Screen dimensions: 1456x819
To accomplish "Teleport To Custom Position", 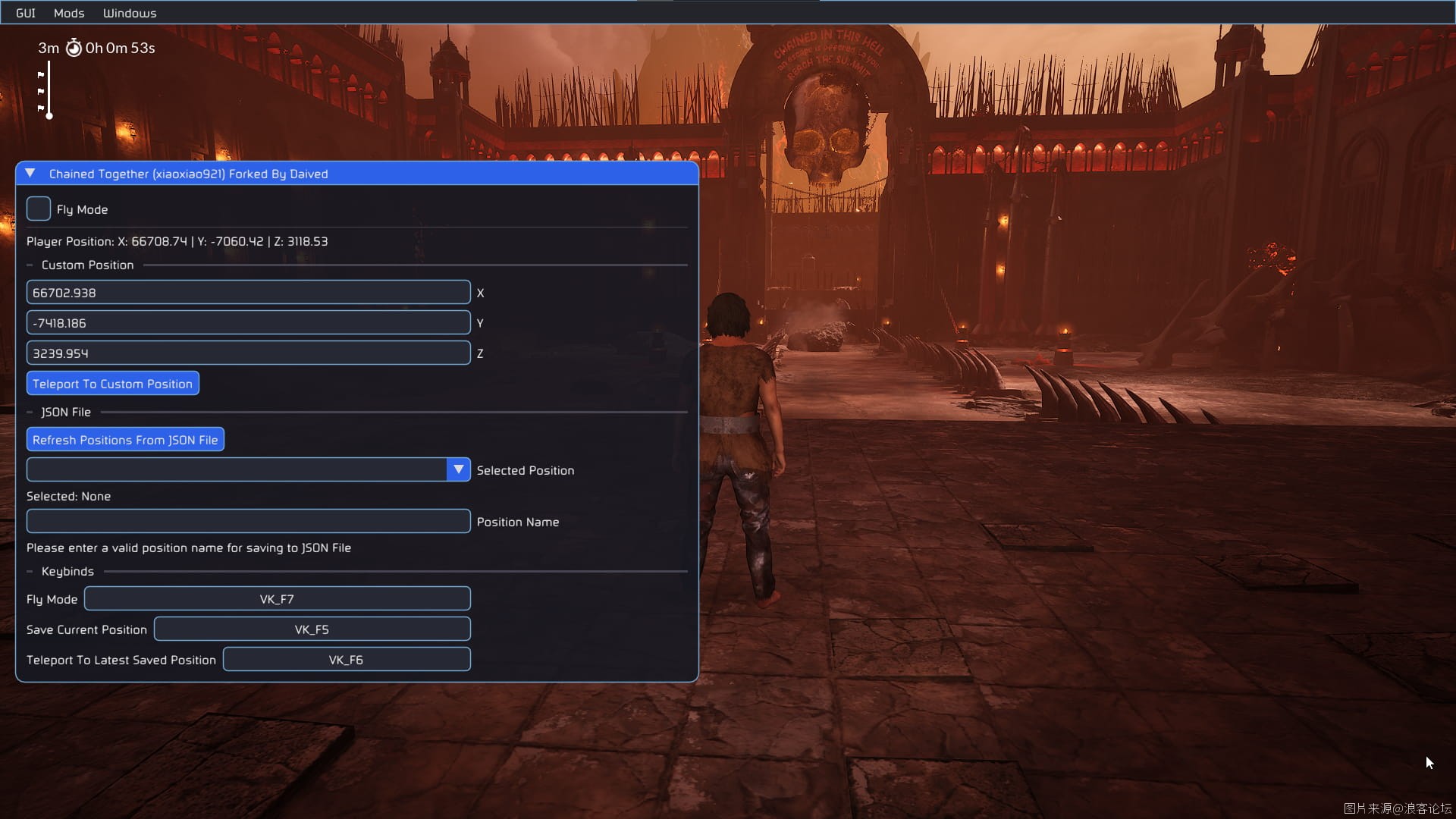I will click(112, 384).
